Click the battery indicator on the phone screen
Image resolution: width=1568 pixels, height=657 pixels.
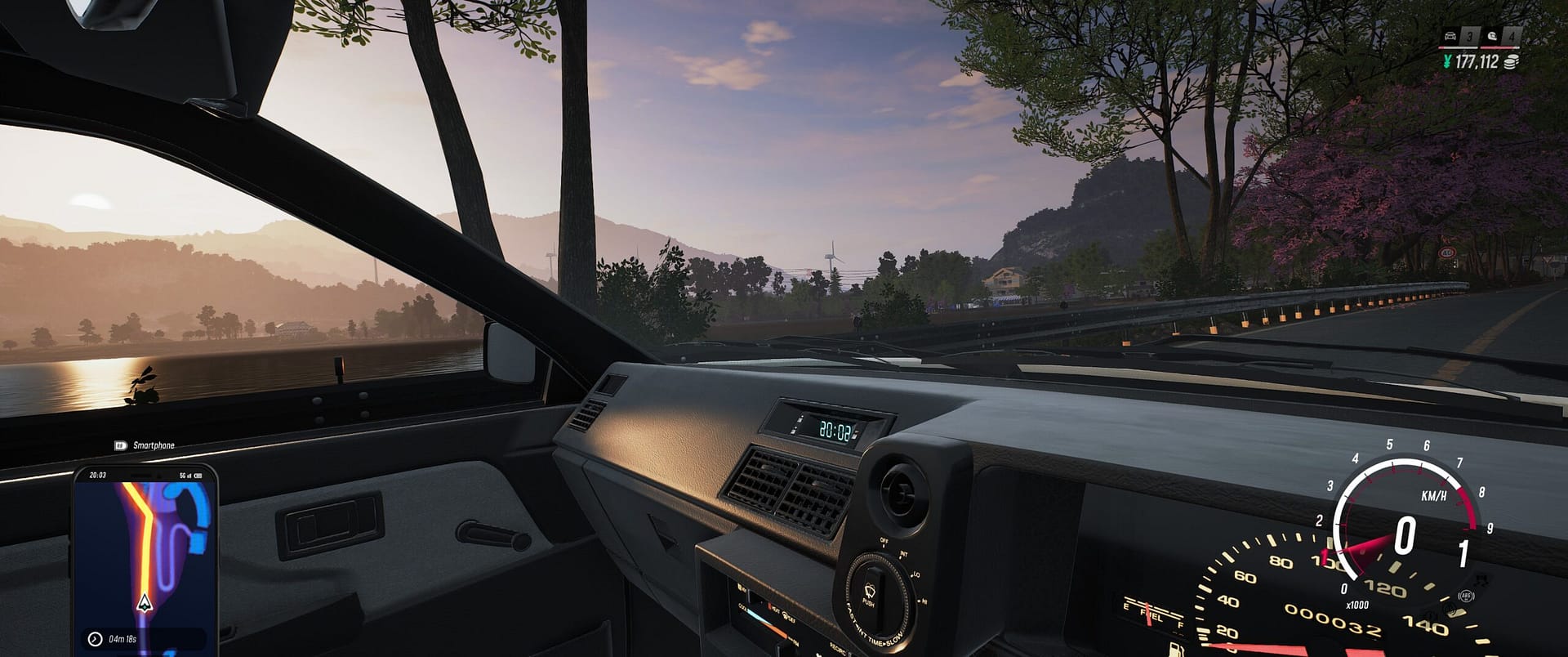(198, 474)
